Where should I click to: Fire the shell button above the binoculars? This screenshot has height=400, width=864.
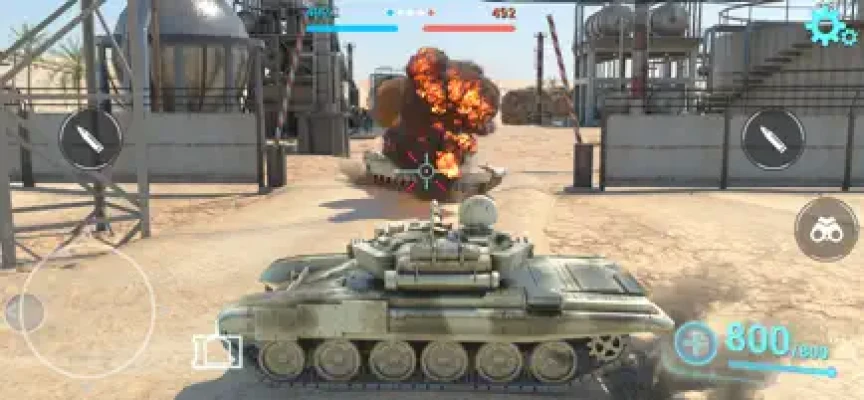(773, 139)
